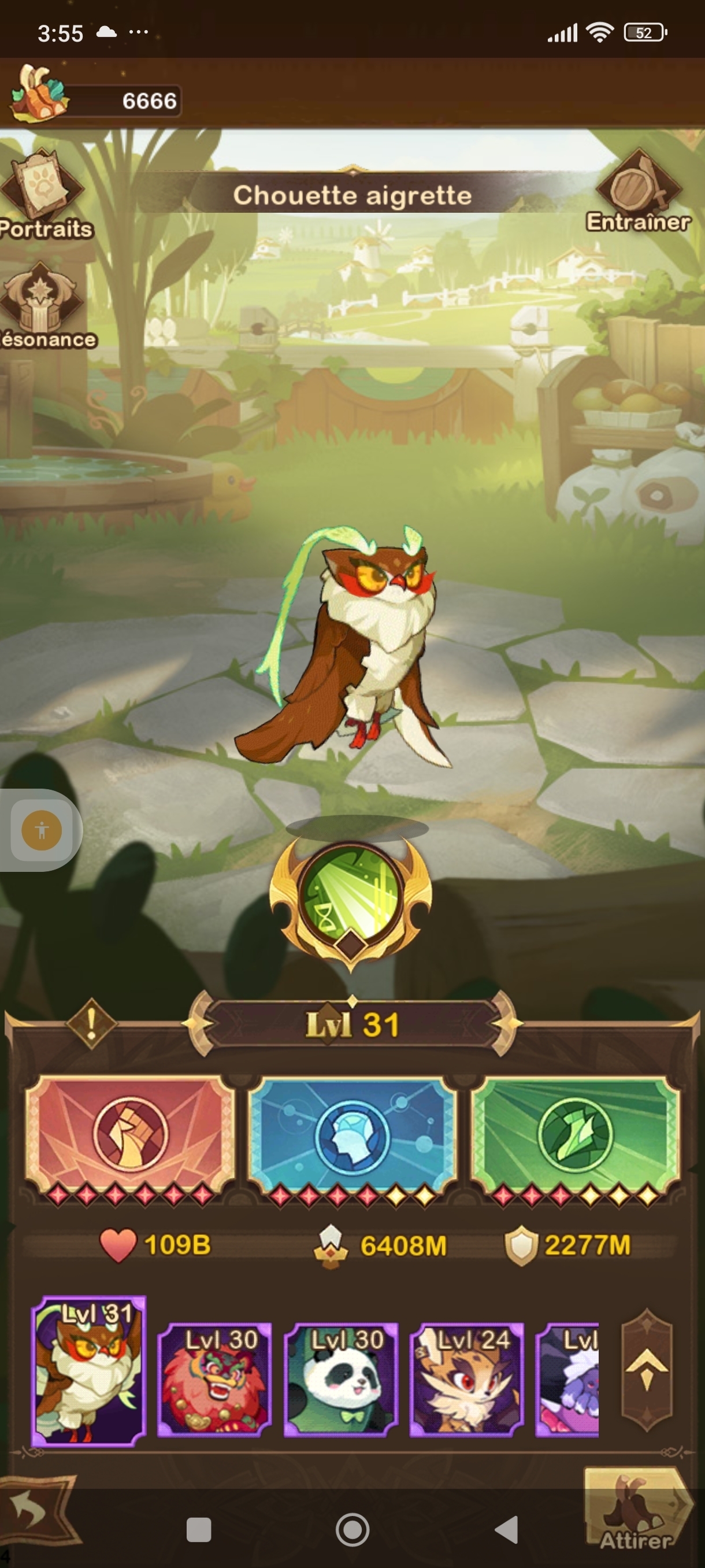Open the carrot currency counter
This screenshot has width=705, height=1568.
[97, 101]
